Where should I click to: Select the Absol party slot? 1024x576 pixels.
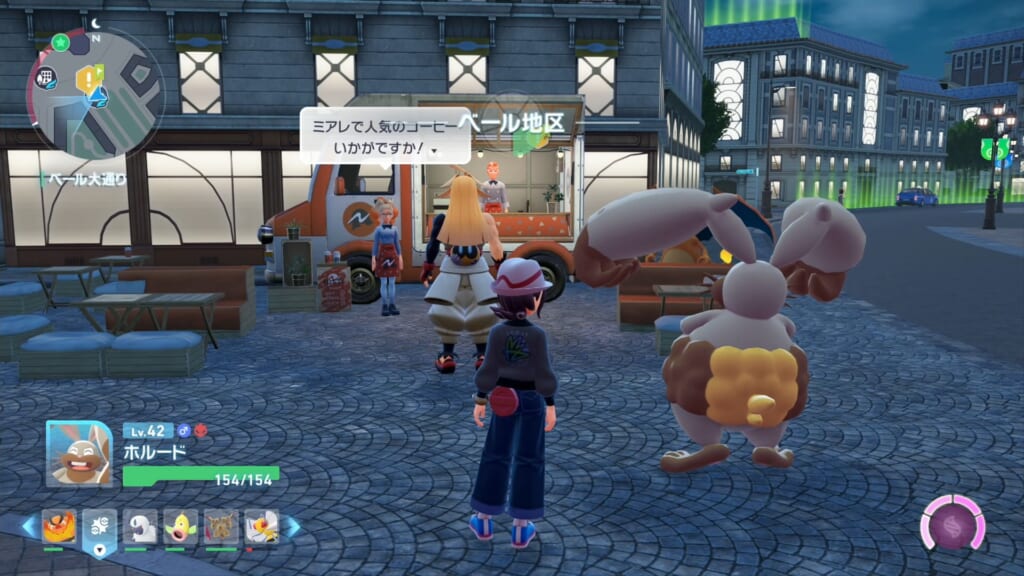(x=140, y=526)
